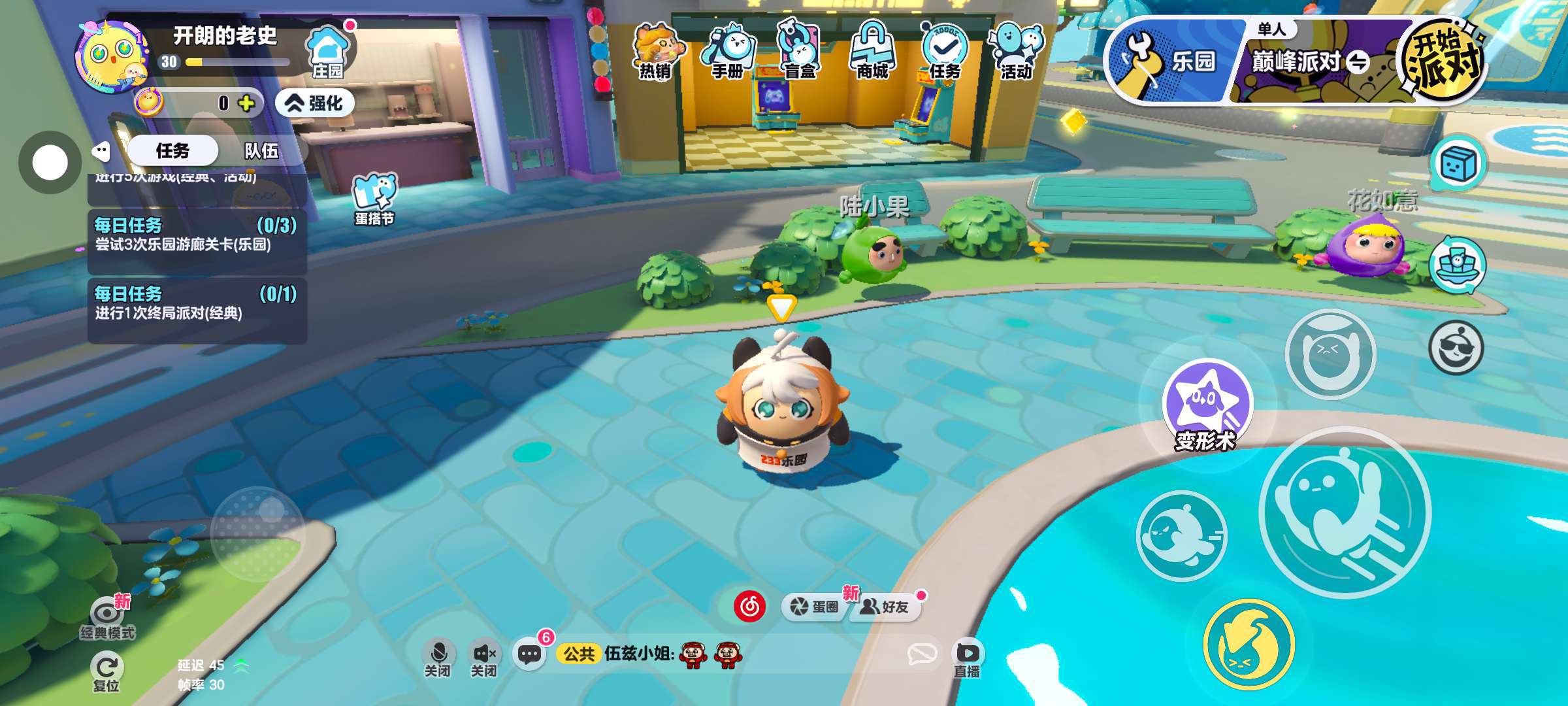Screen dimensions: 1568x706
Task: Toggle 经典模式 classic mode view
Action: click(x=106, y=619)
